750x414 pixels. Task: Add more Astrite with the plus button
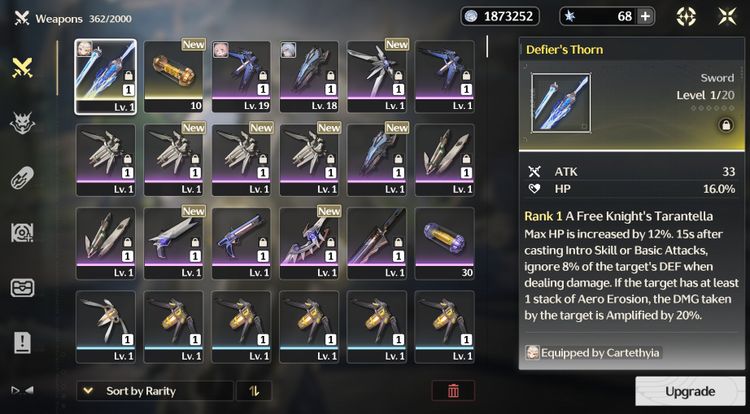pyautogui.click(x=645, y=16)
